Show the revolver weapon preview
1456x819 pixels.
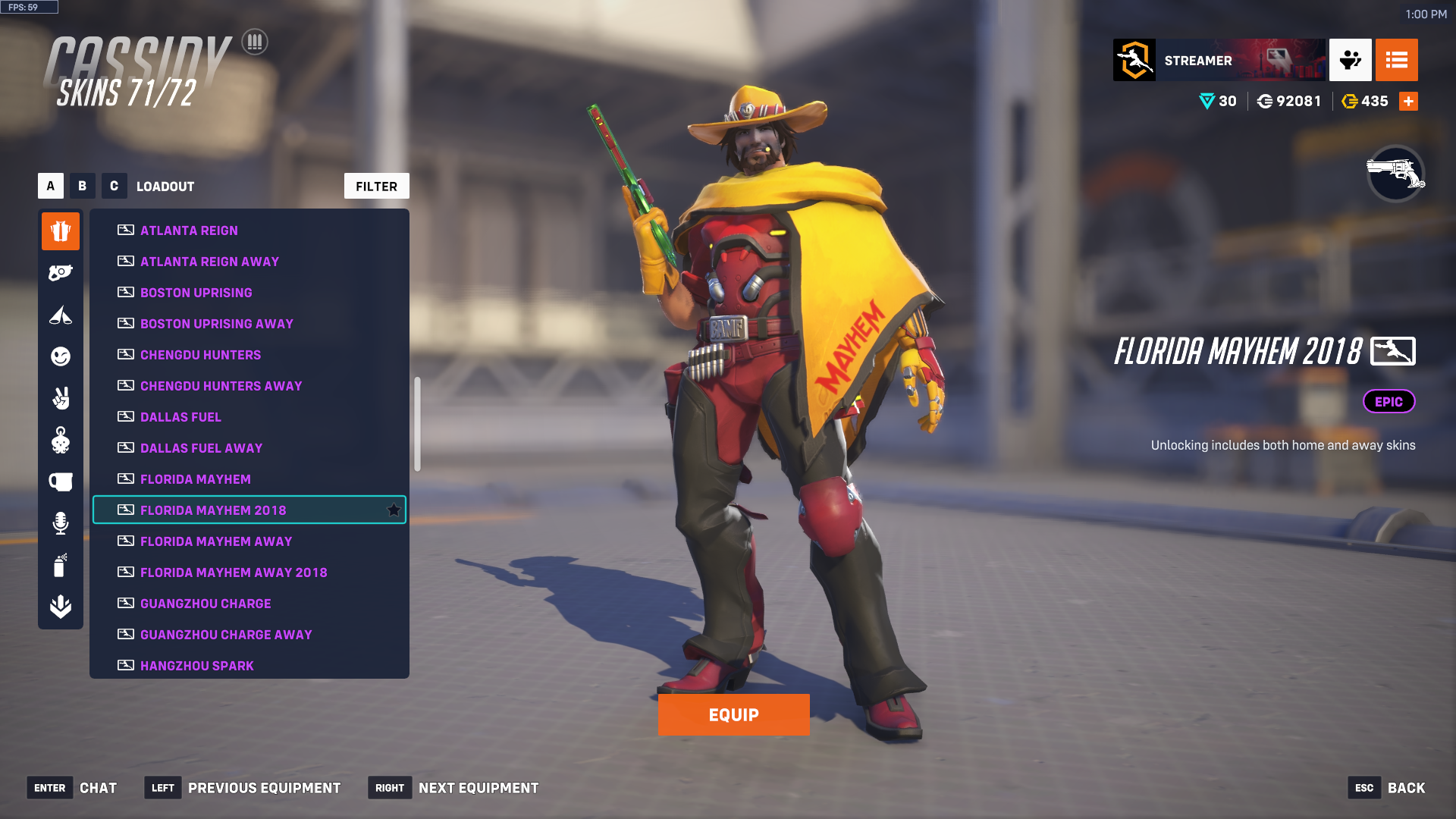(1395, 174)
